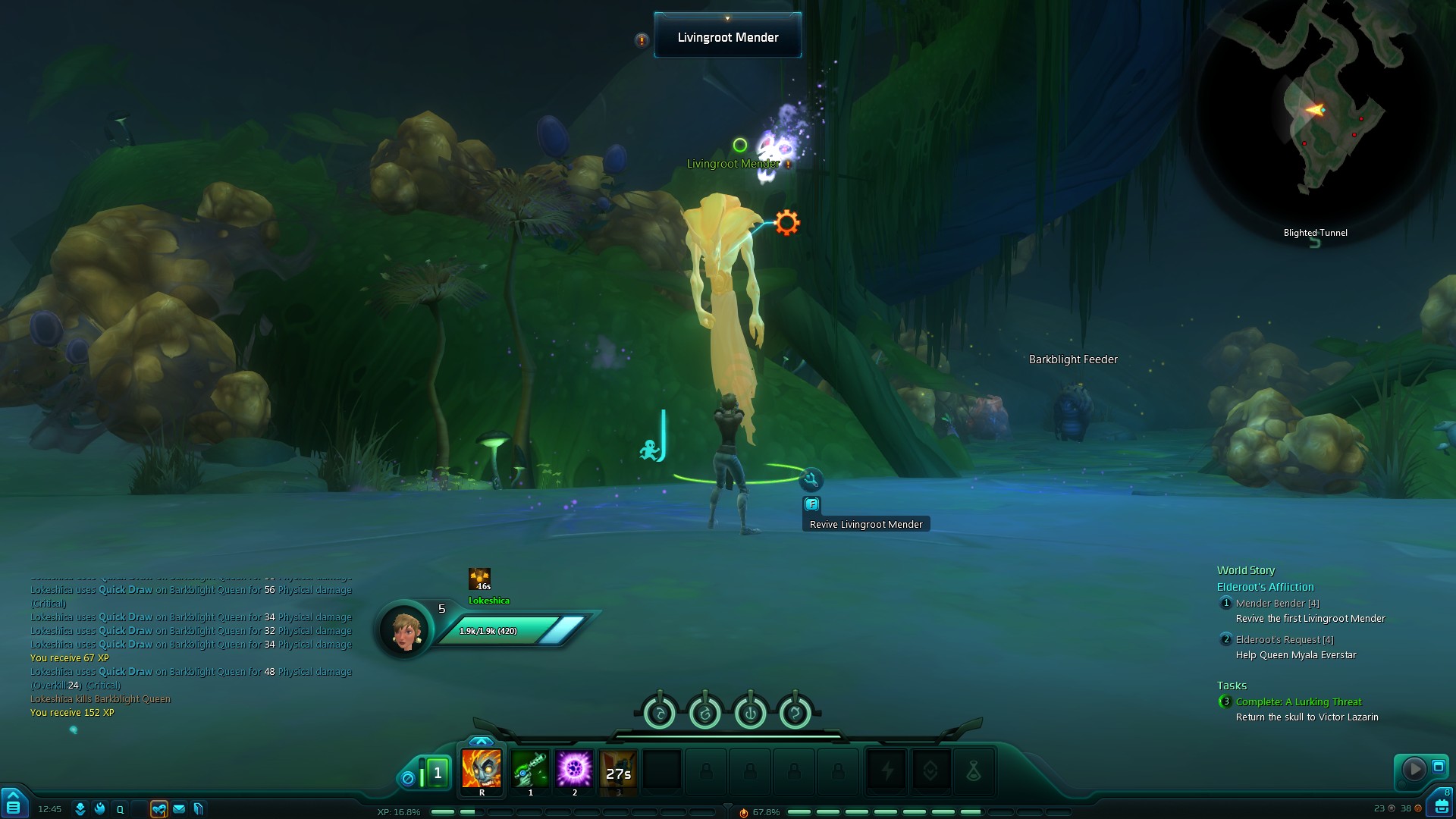Viewport: 1456px width, 819px height.
Task: Click the lightning bolt action slot
Action: (886, 772)
